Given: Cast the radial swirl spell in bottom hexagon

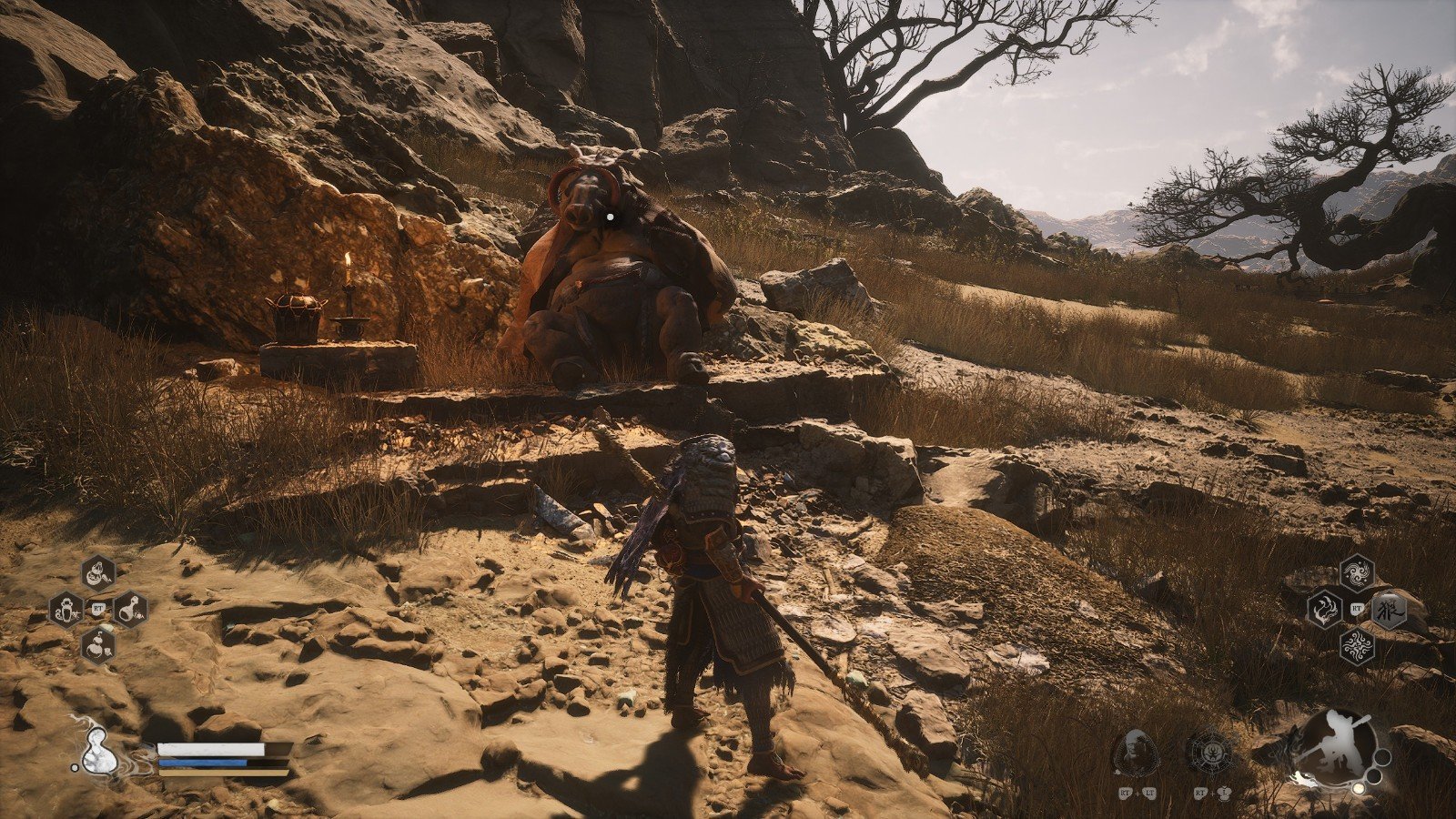Looking at the screenshot, I should click(x=1357, y=645).
